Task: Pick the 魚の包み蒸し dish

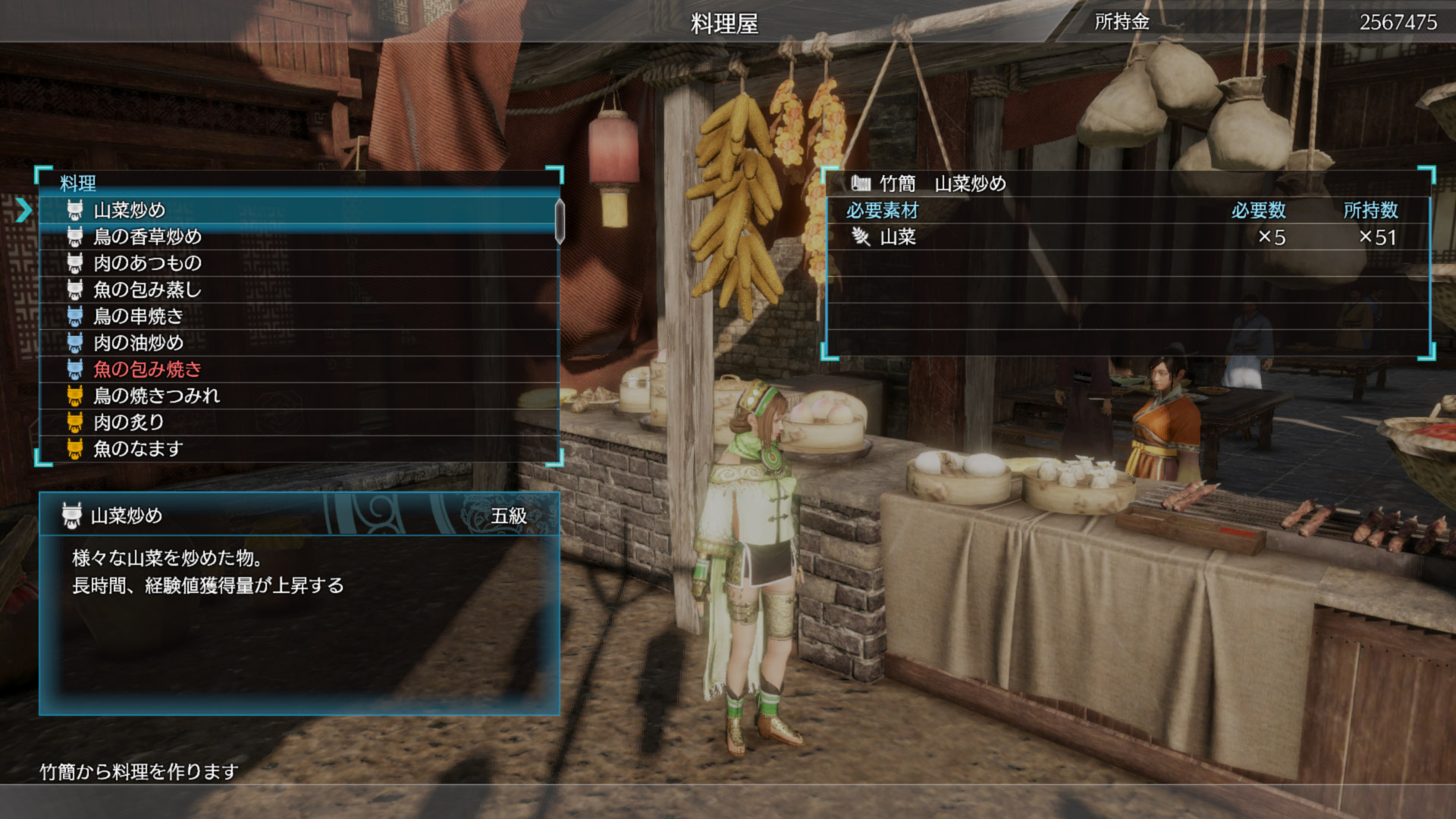Action: click(x=147, y=290)
